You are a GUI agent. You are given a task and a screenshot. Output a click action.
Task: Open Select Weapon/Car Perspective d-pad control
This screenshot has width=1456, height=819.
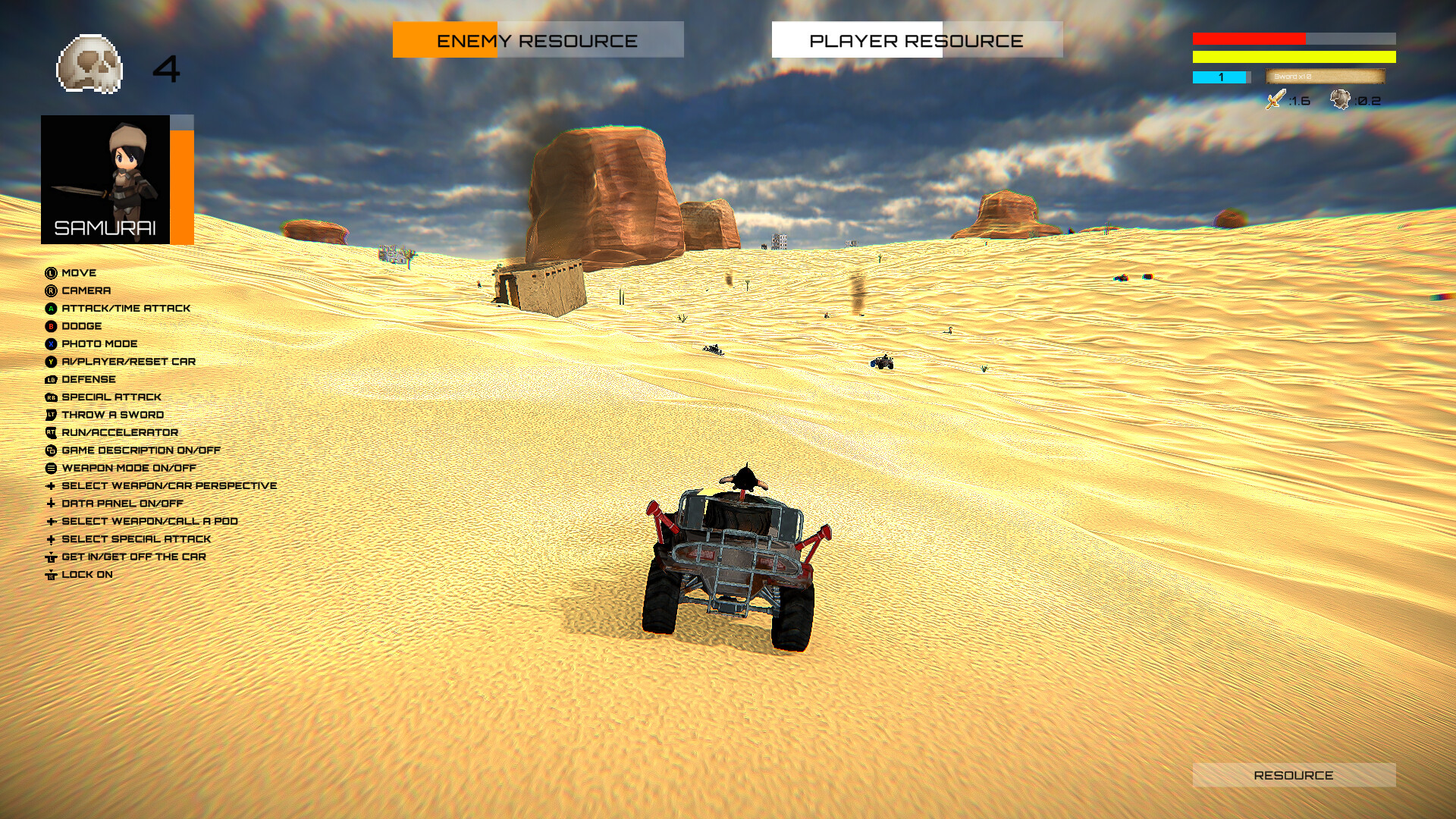(50, 485)
